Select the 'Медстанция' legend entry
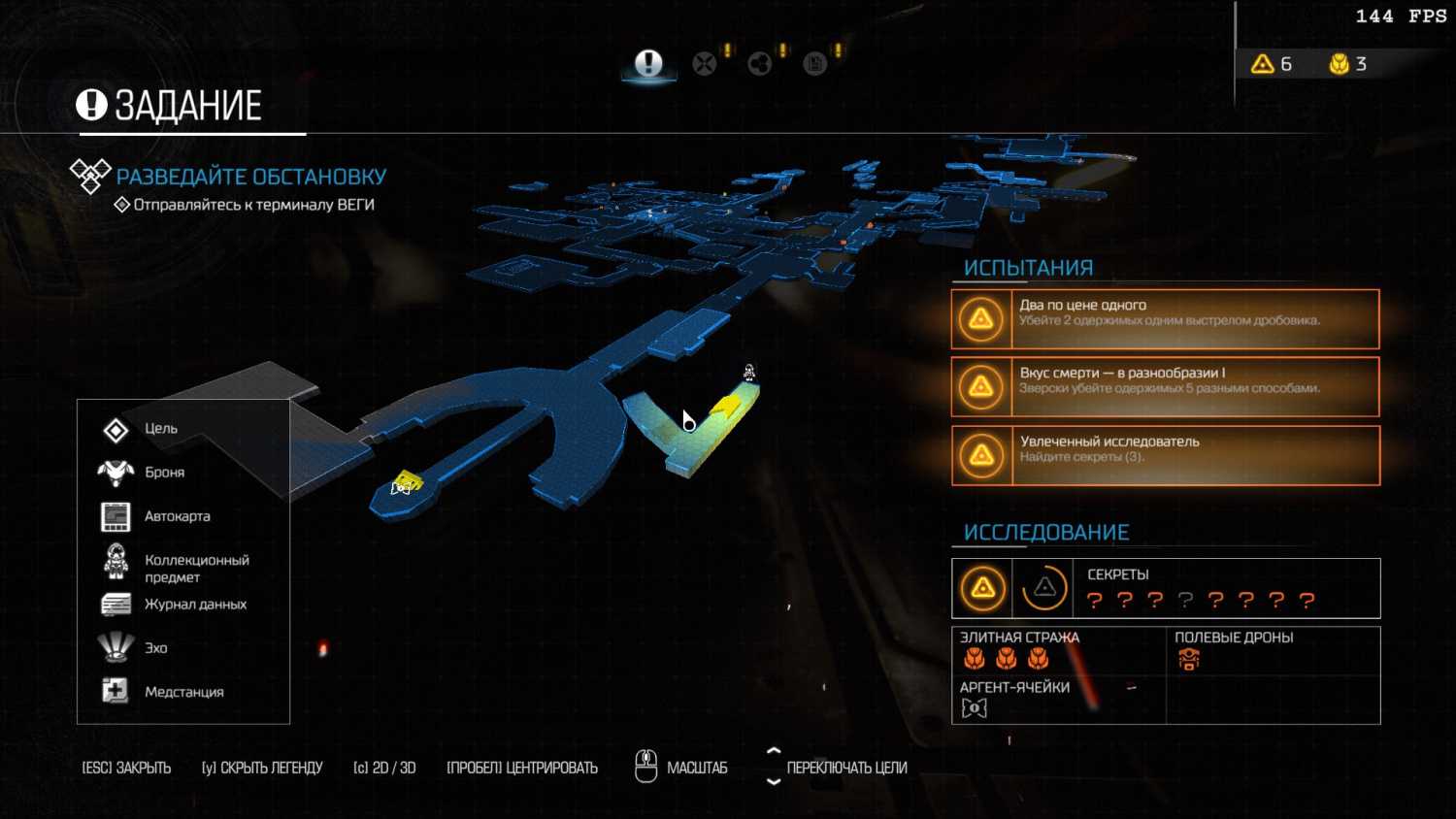1456x819 pixels. pyautogui.click(x=183, y=692)
